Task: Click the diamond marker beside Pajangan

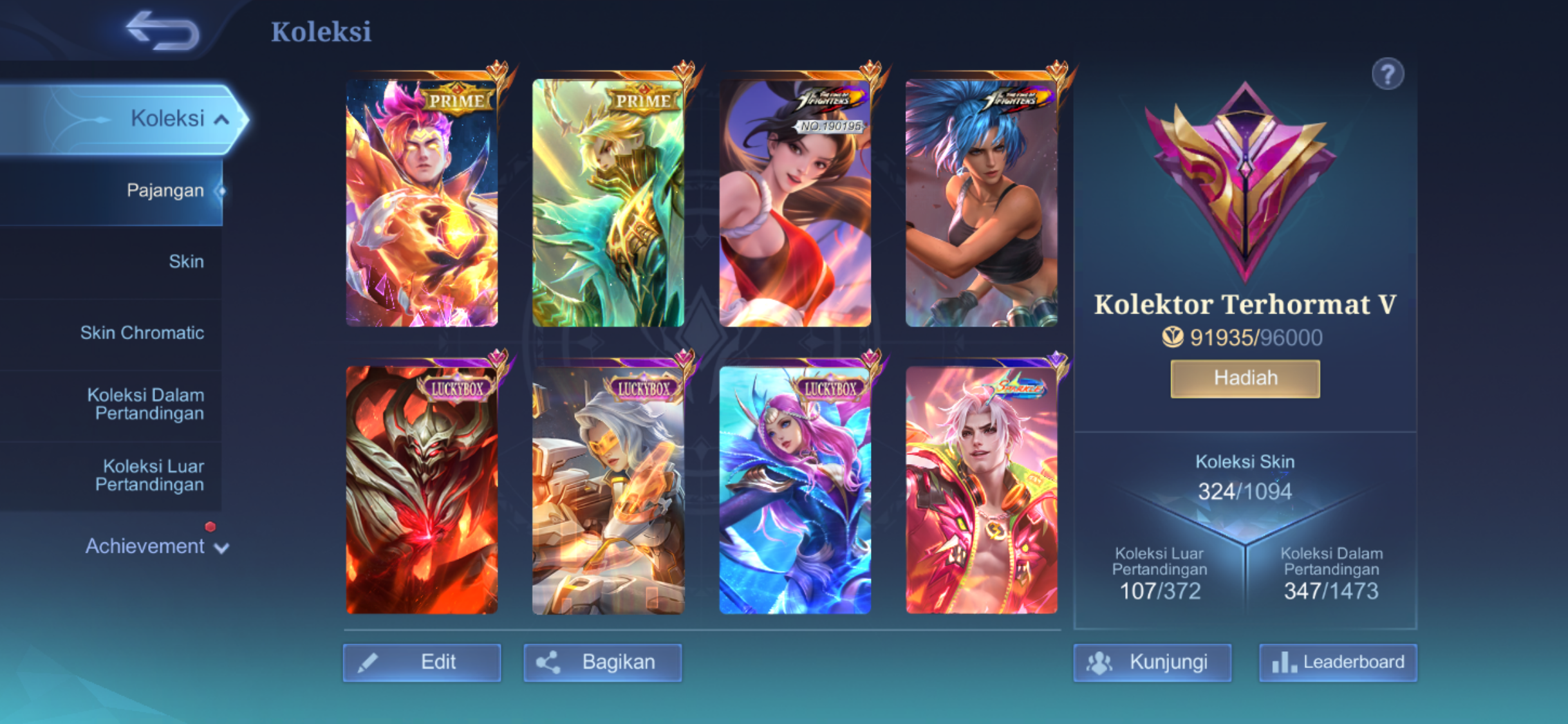Action: pyautogui.click(x=221, y=190)
